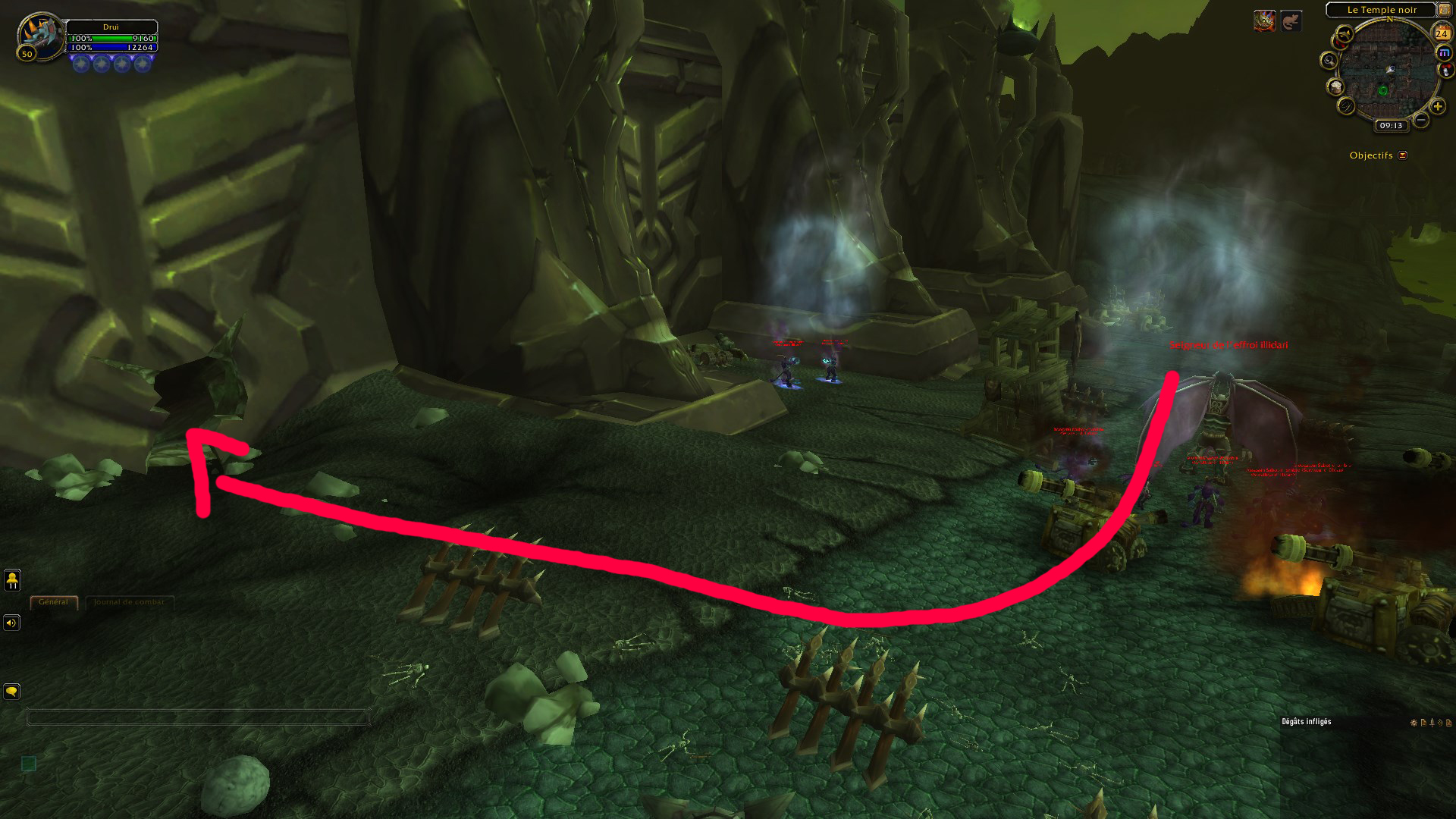
Task: Collapse the Objectifs tracker
Action: (1403, 155)
